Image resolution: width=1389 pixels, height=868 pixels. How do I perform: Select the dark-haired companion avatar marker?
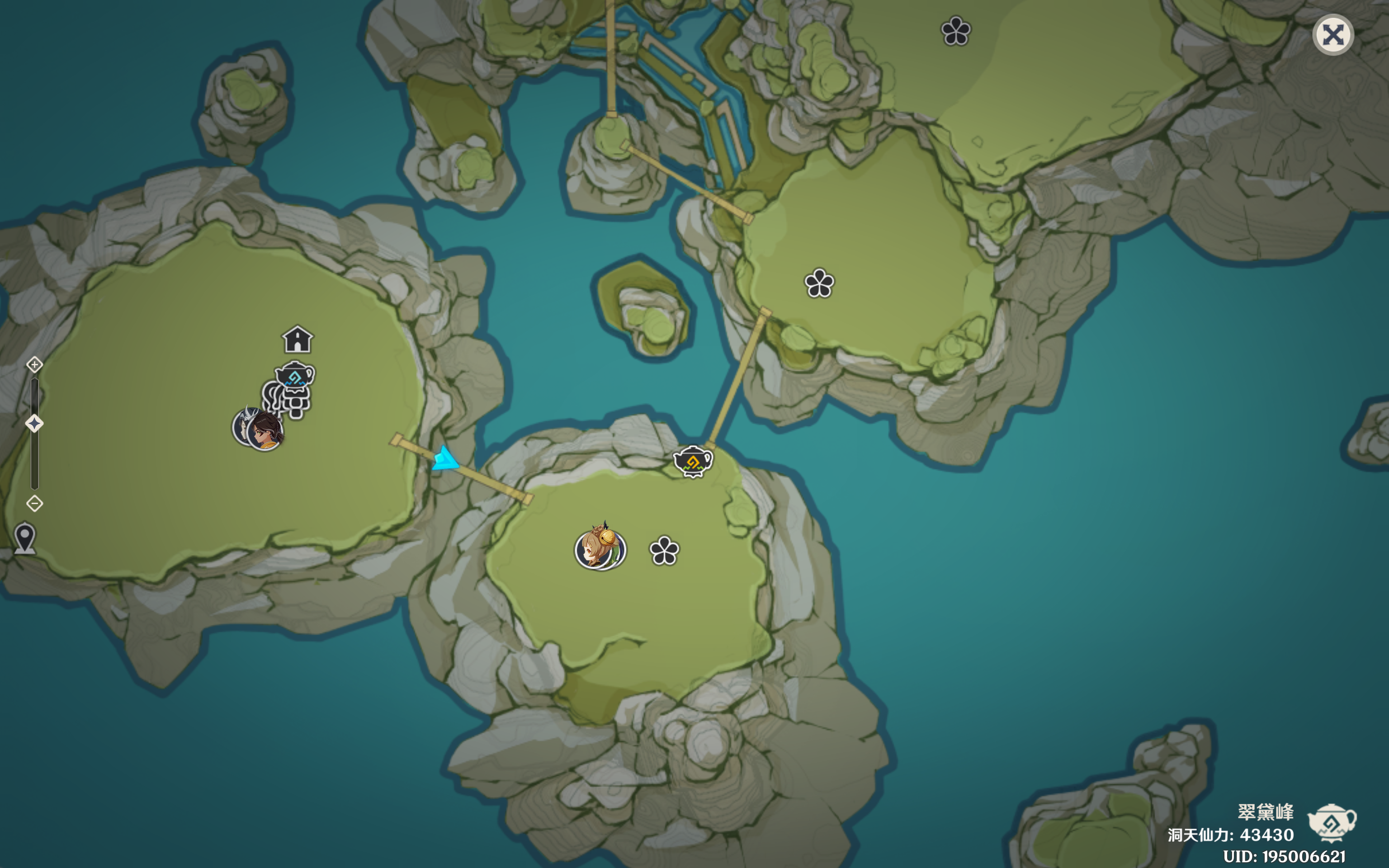[x=265, y=430]
